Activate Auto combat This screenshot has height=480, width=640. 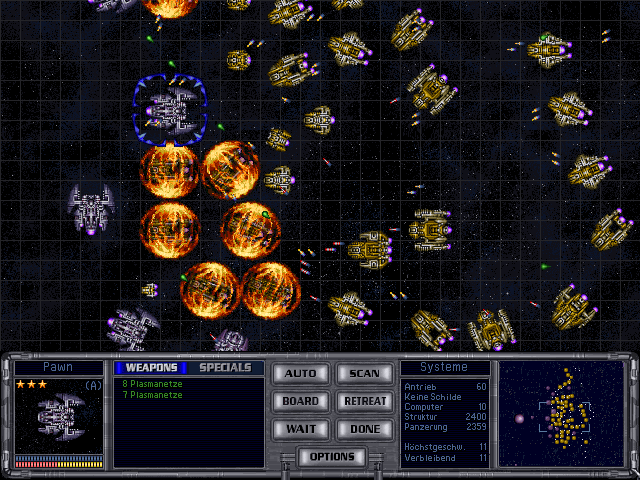(300, 374)
